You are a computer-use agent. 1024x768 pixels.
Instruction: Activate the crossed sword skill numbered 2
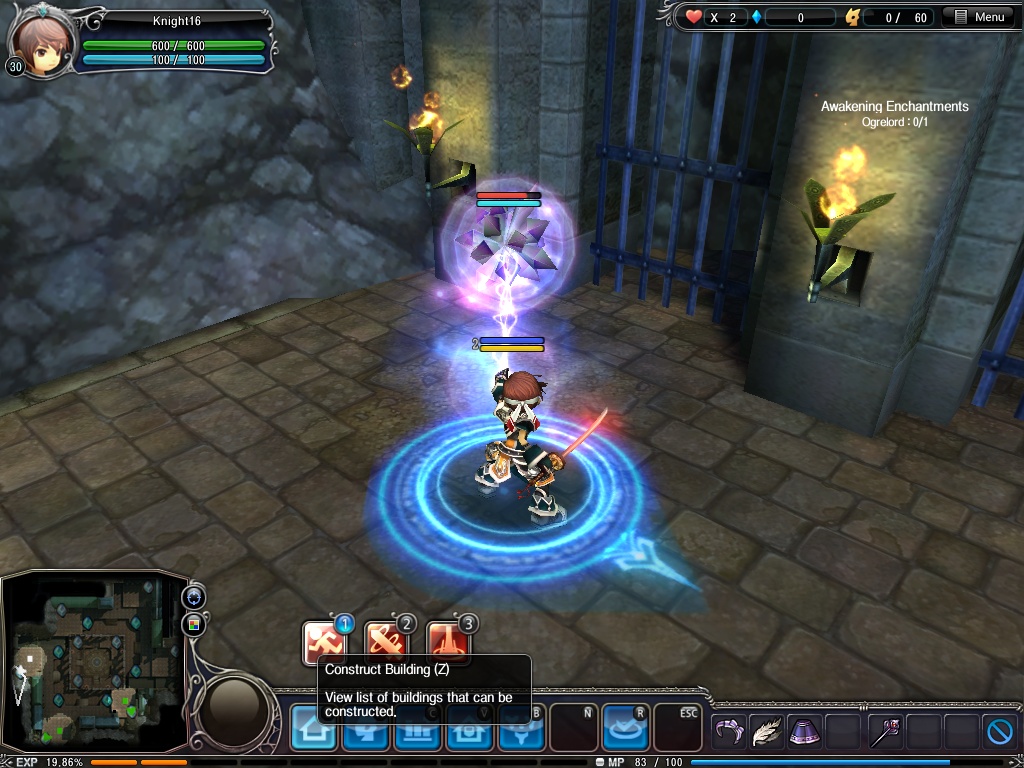tap(387, 641)
